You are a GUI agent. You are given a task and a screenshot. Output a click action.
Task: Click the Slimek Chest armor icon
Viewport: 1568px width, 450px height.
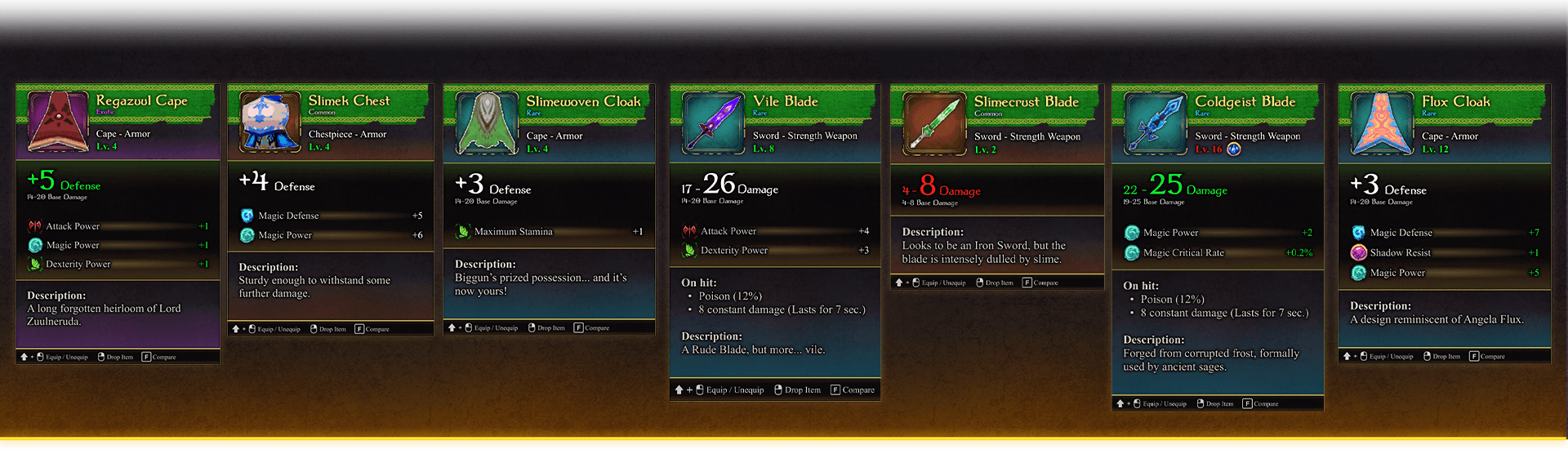269,122
